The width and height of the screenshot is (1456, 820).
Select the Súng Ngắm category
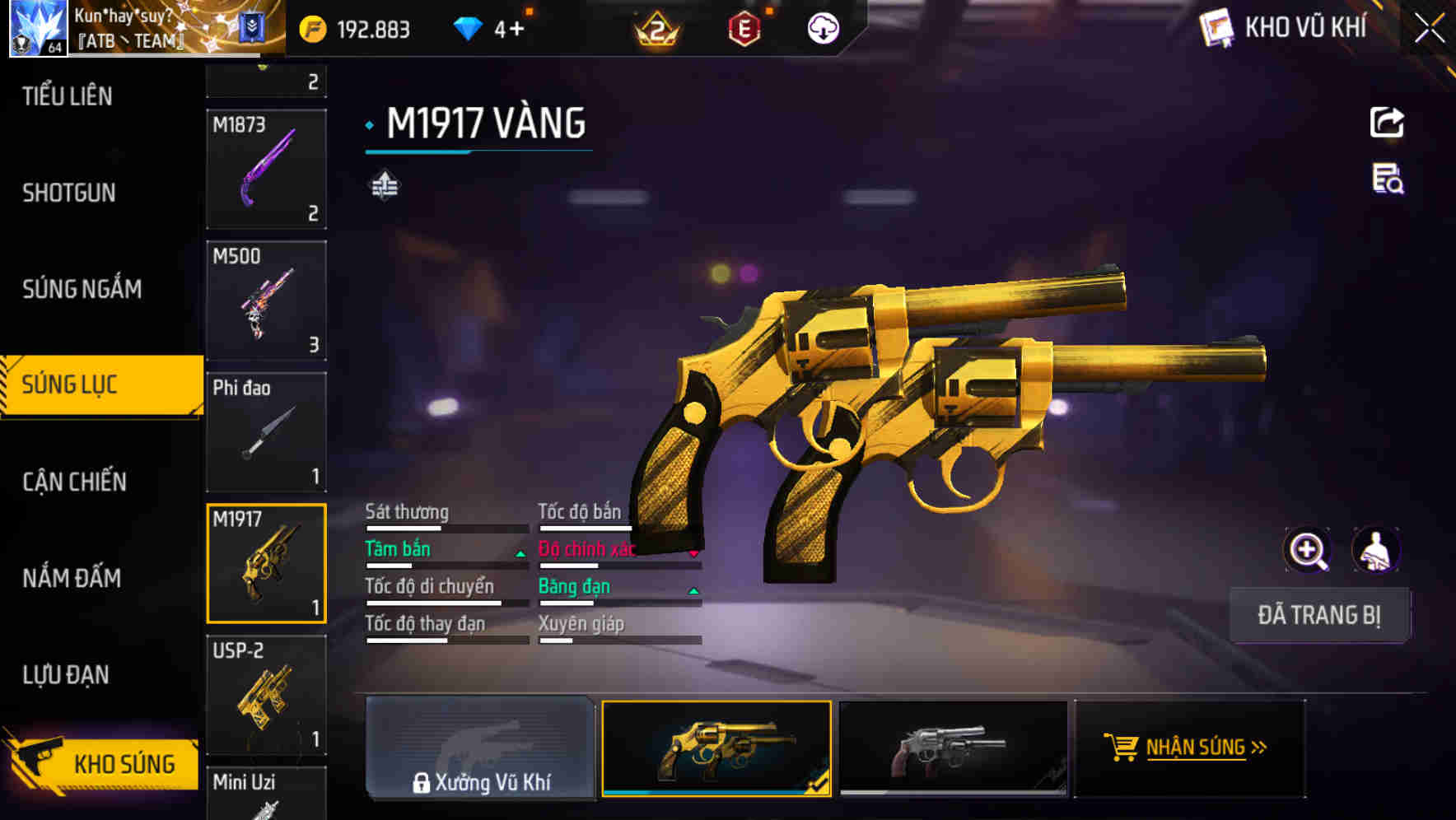pyautogui.click(x=82, y=289)
